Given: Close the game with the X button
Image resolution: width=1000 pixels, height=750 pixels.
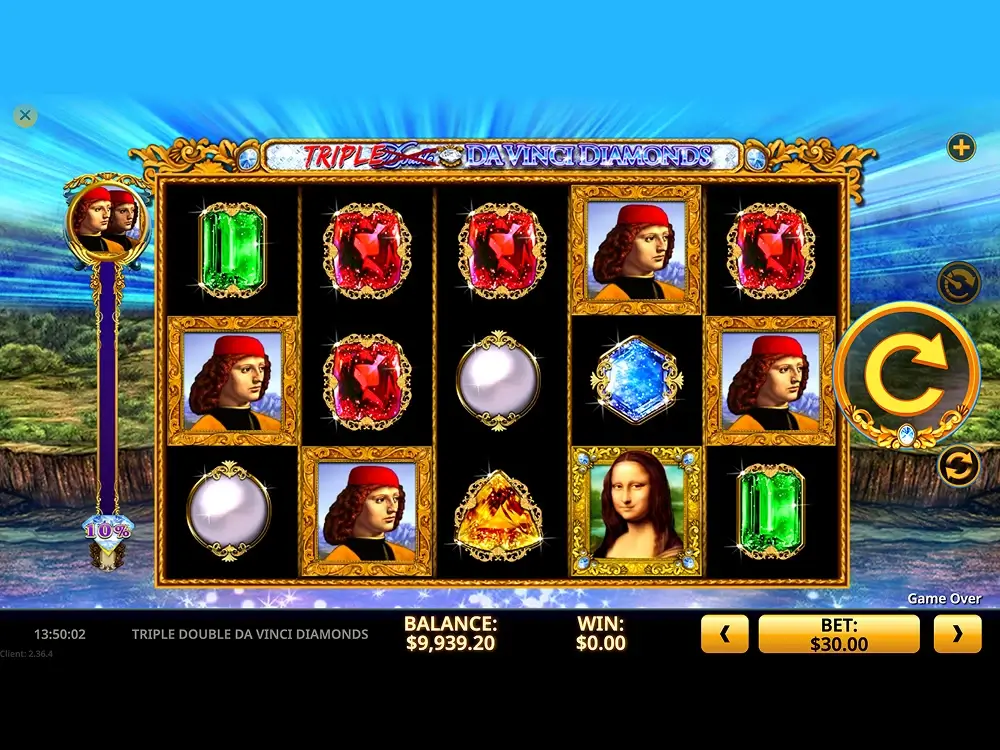Looking at the screenshot, I should click(x=26, y=116).
